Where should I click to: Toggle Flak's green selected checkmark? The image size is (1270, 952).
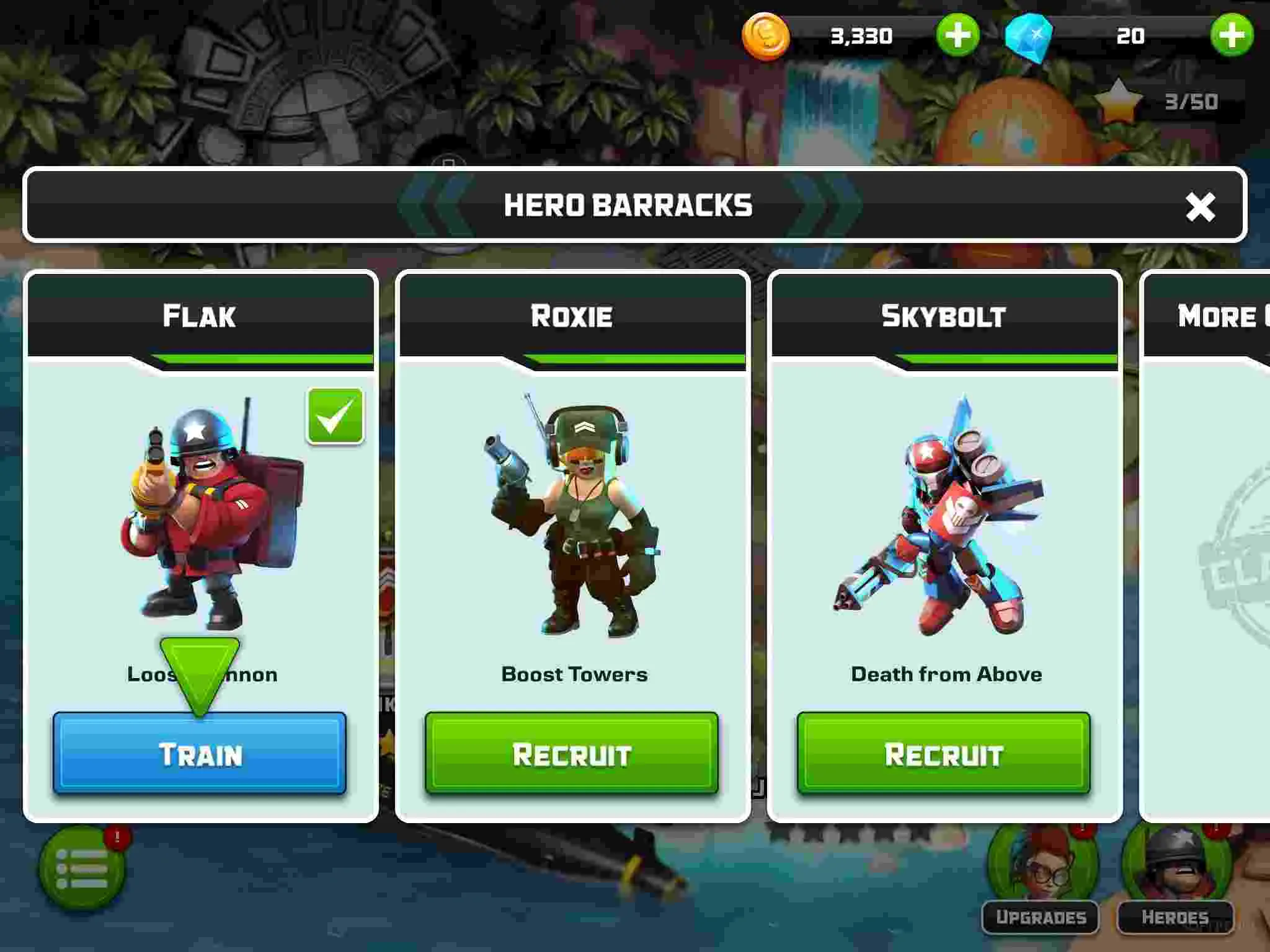pos(335,416)
